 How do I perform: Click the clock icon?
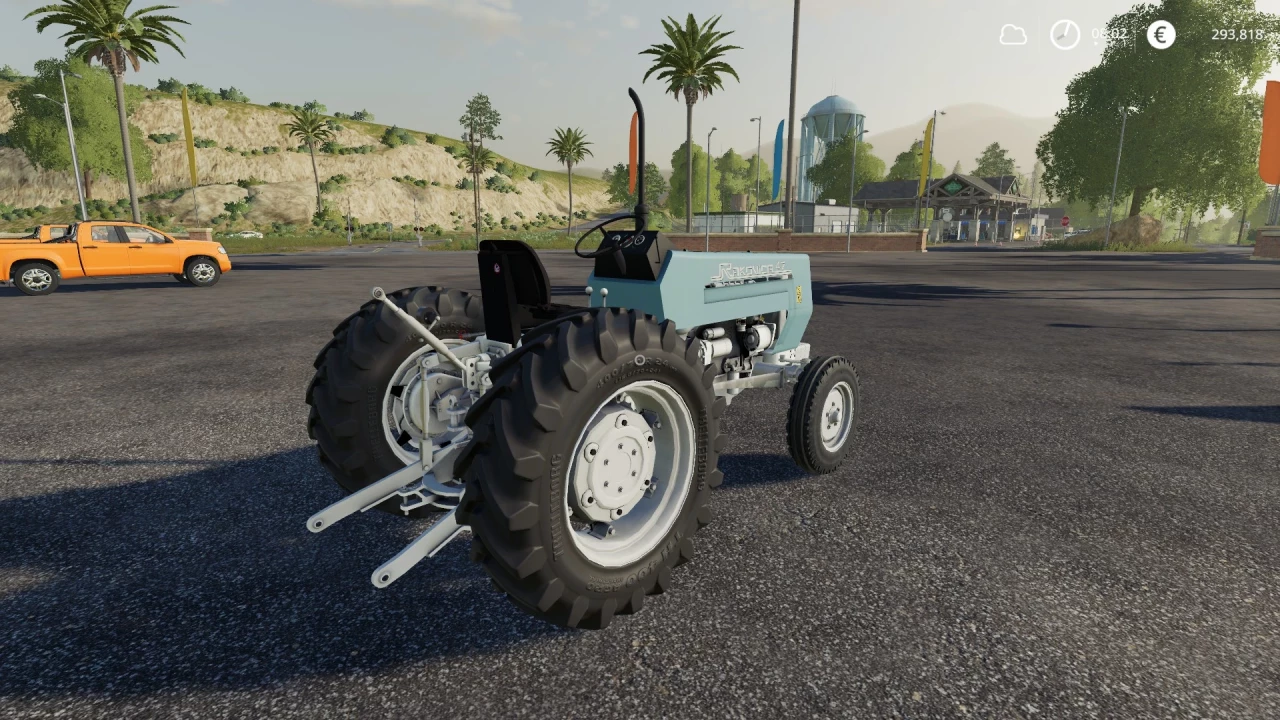click(x=1064, y=35)
